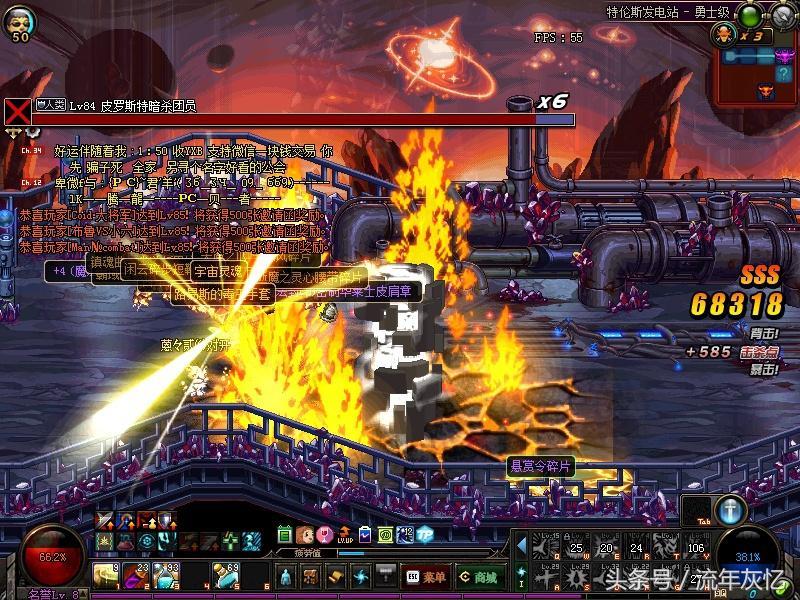Viewport: 800px width, 600px height.
Task: Open the character info figure icon
Action: coord(285,576)
